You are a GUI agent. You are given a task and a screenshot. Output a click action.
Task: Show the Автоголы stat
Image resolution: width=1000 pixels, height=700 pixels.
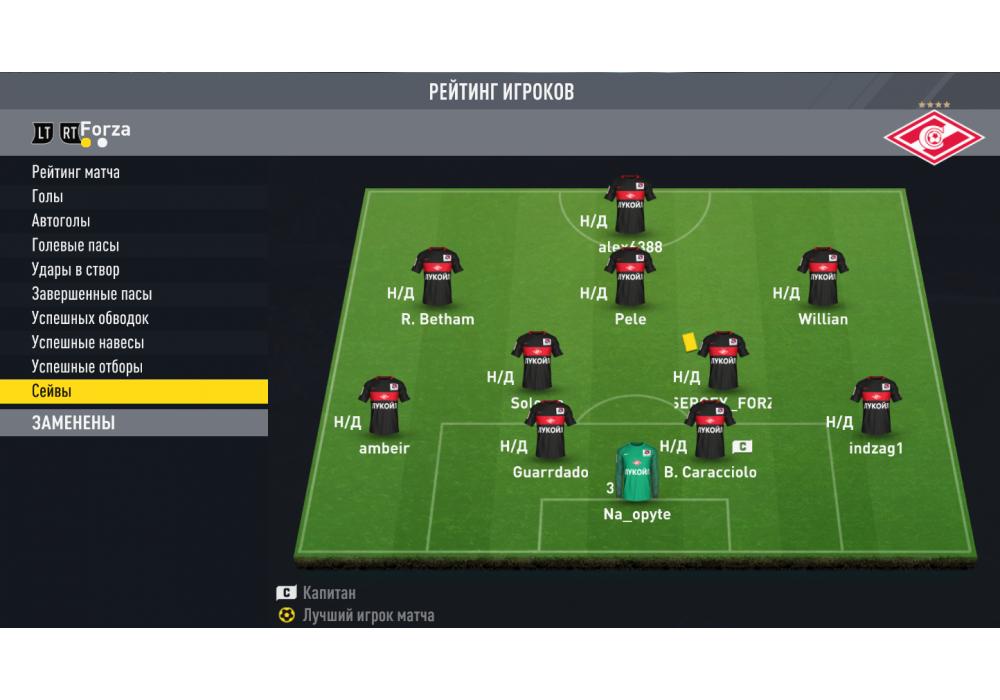point(61,221)
